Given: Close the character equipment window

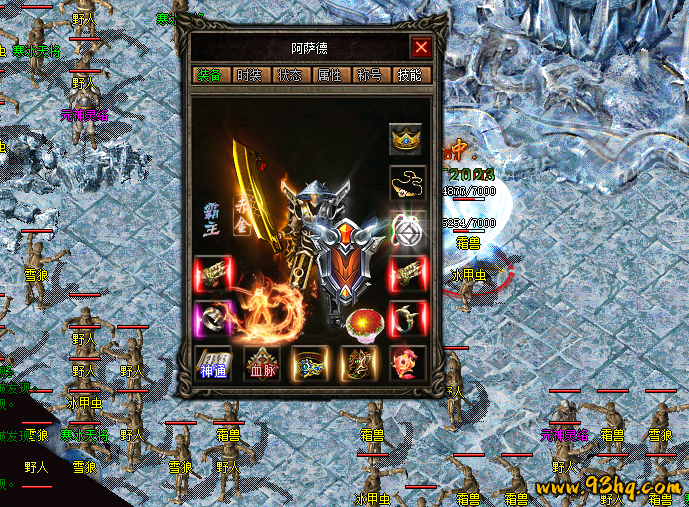Looking at the screenshot, I should 421,47.
